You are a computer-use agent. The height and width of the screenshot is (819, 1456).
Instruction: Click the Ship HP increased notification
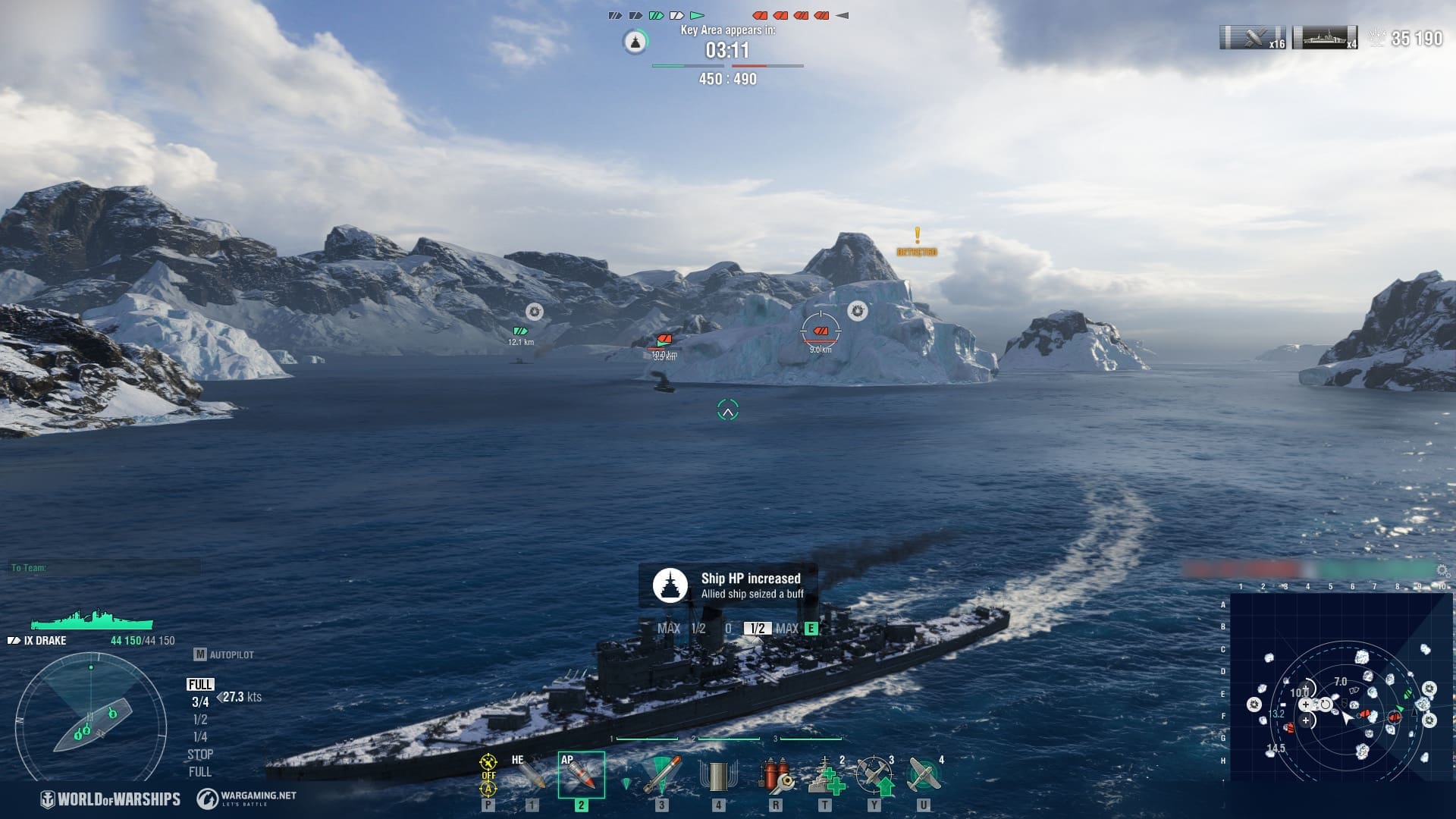pyautogui.click(x=728, y=585)
